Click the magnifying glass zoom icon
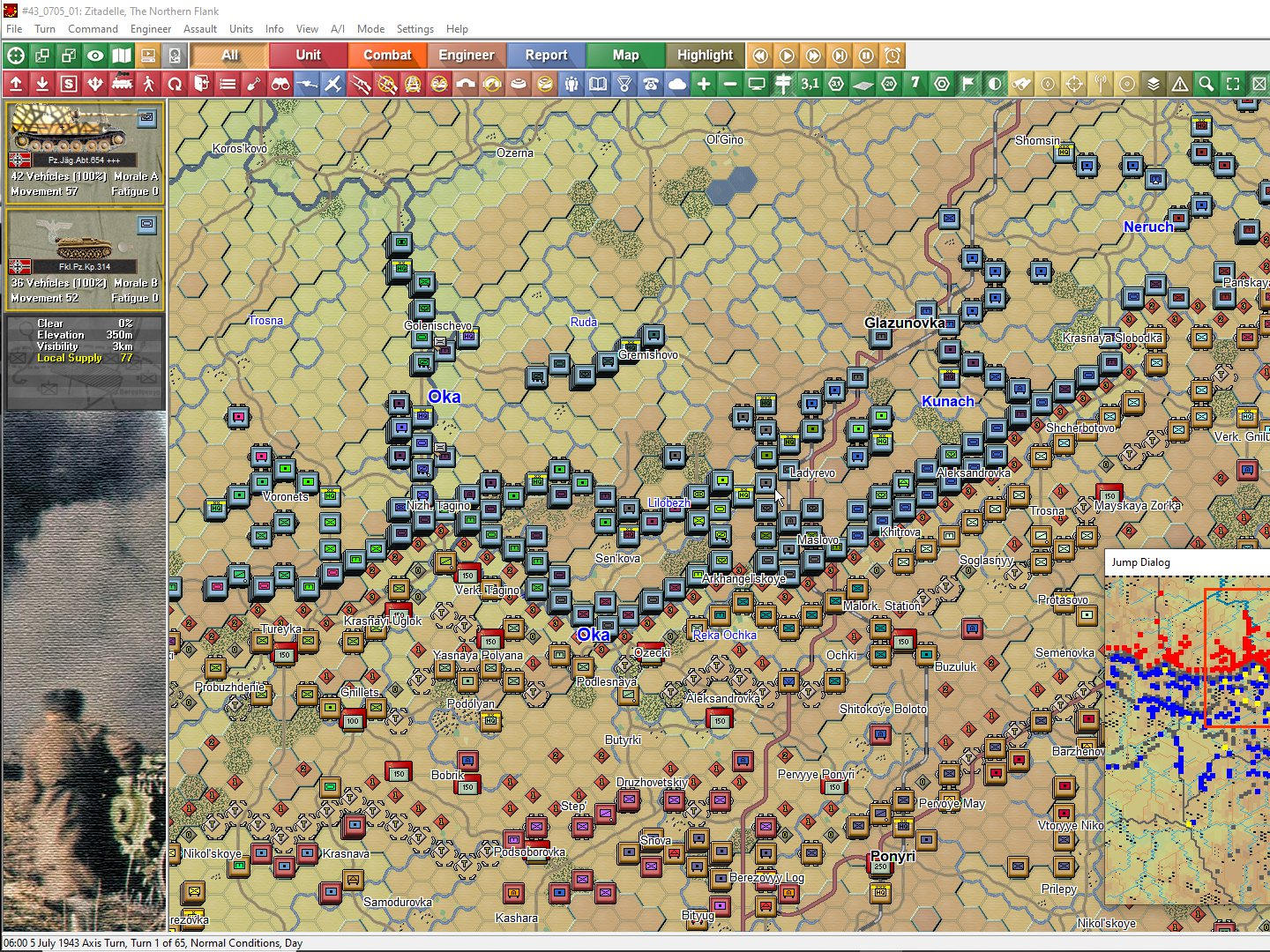The image size is (1270, 952). coord(1206,84)
